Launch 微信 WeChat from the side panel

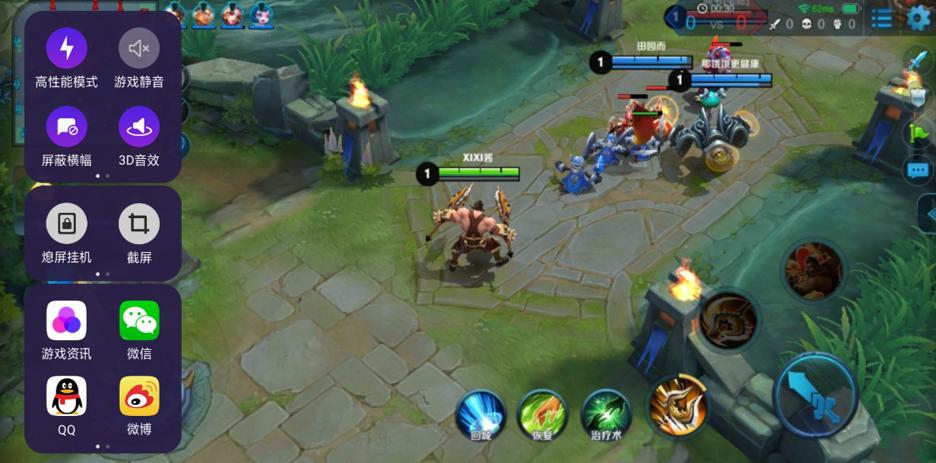[x=139, y=321]
